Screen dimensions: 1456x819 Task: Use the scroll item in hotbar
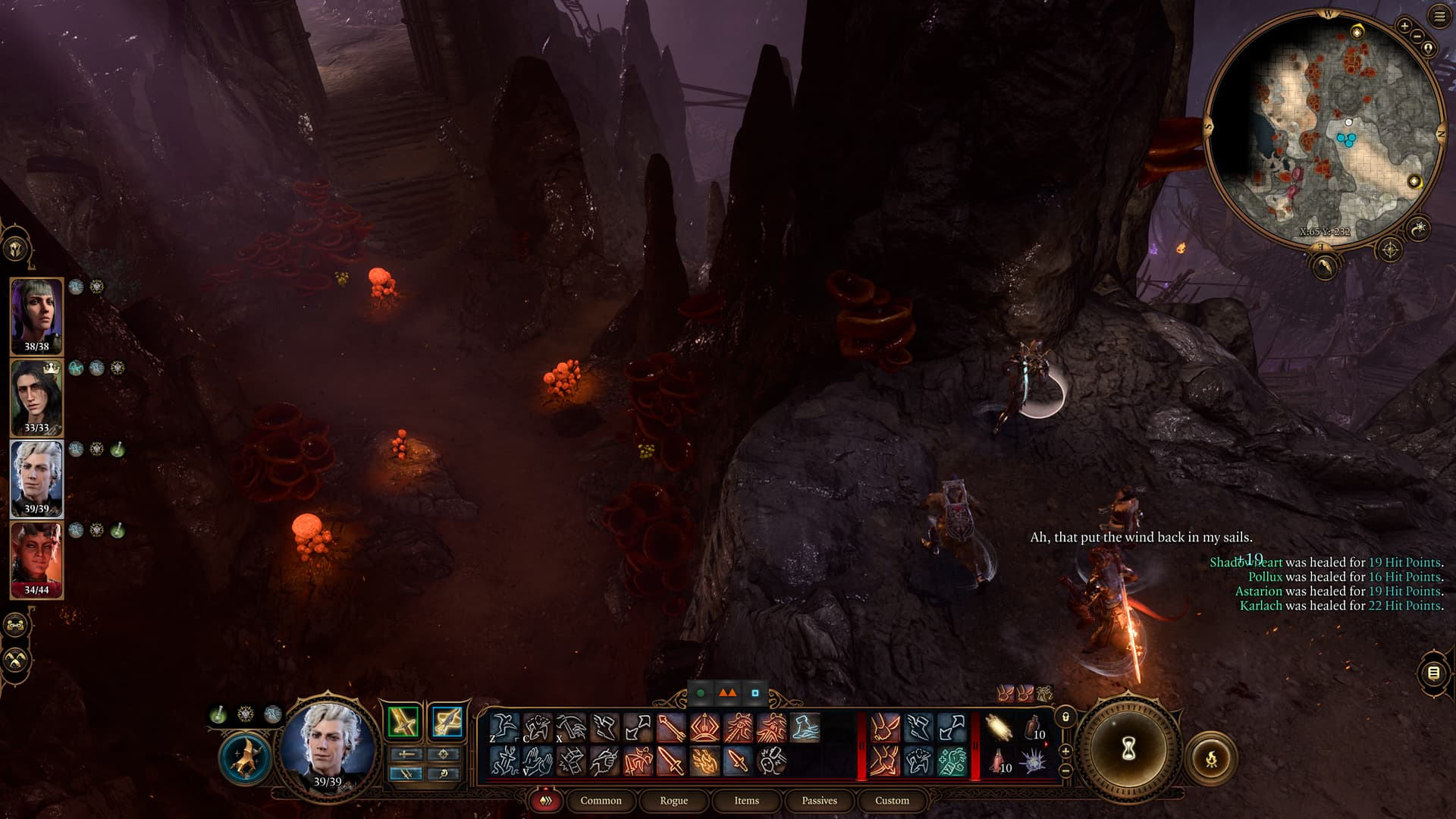[999, 728]
